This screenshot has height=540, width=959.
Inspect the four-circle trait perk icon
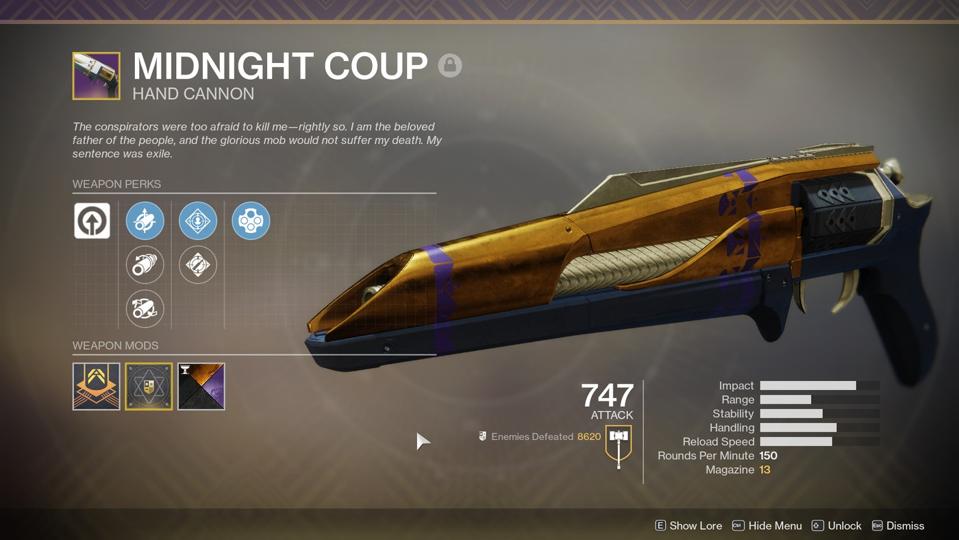(251, 221)
